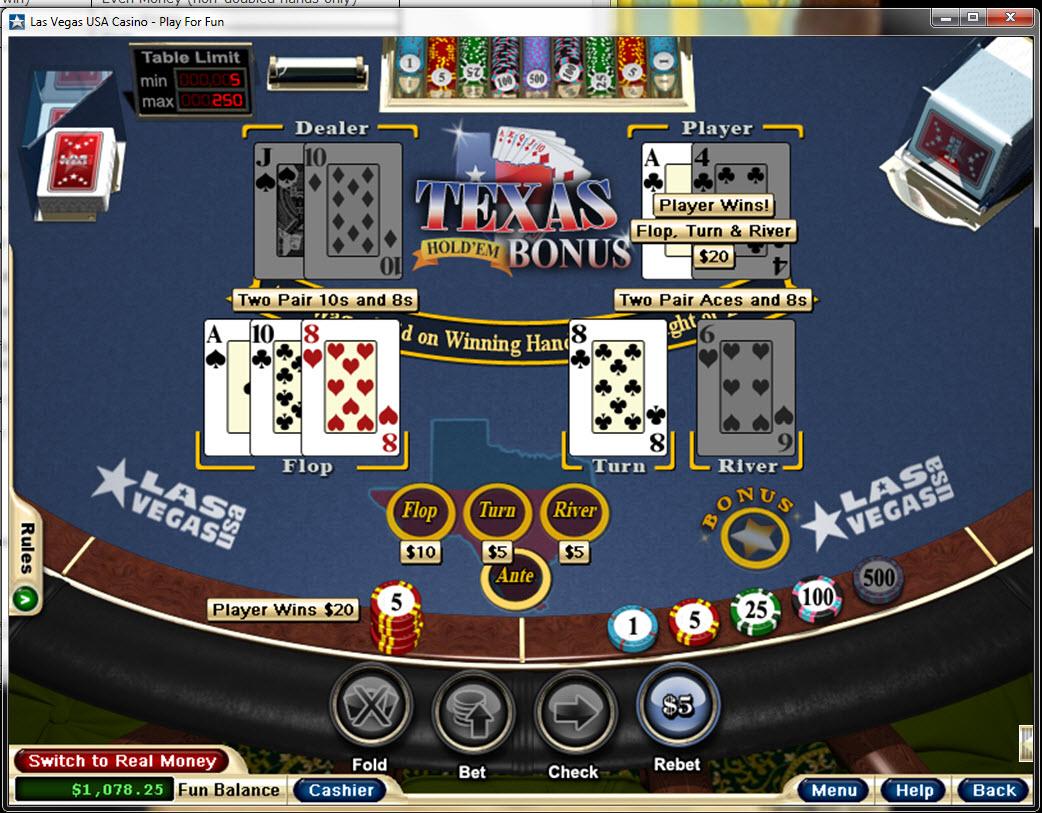The width and height of the screenshot is (1042, 813).
Task: Click the Bonus star betting spot
Action: 755,537
